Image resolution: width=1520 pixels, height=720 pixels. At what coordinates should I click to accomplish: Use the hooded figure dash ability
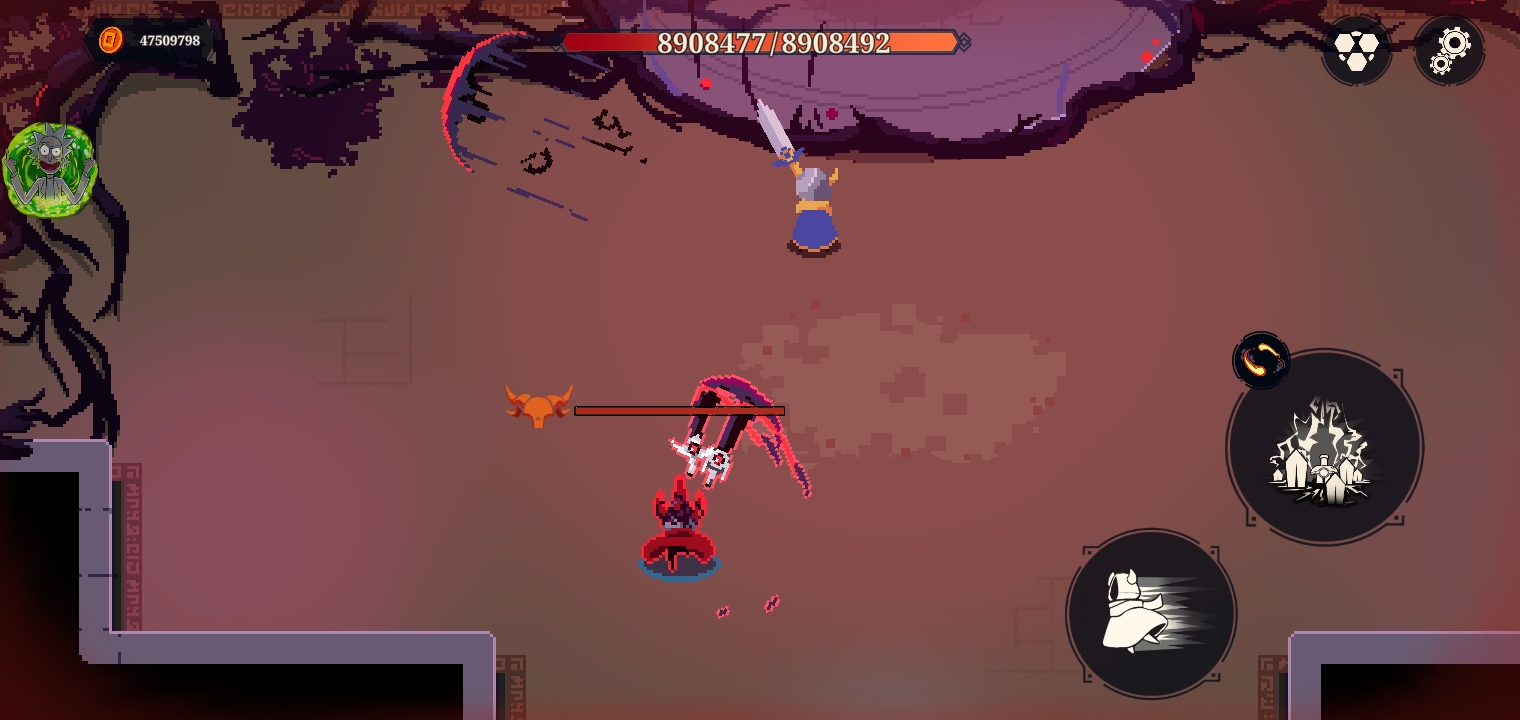point(1151,613)
